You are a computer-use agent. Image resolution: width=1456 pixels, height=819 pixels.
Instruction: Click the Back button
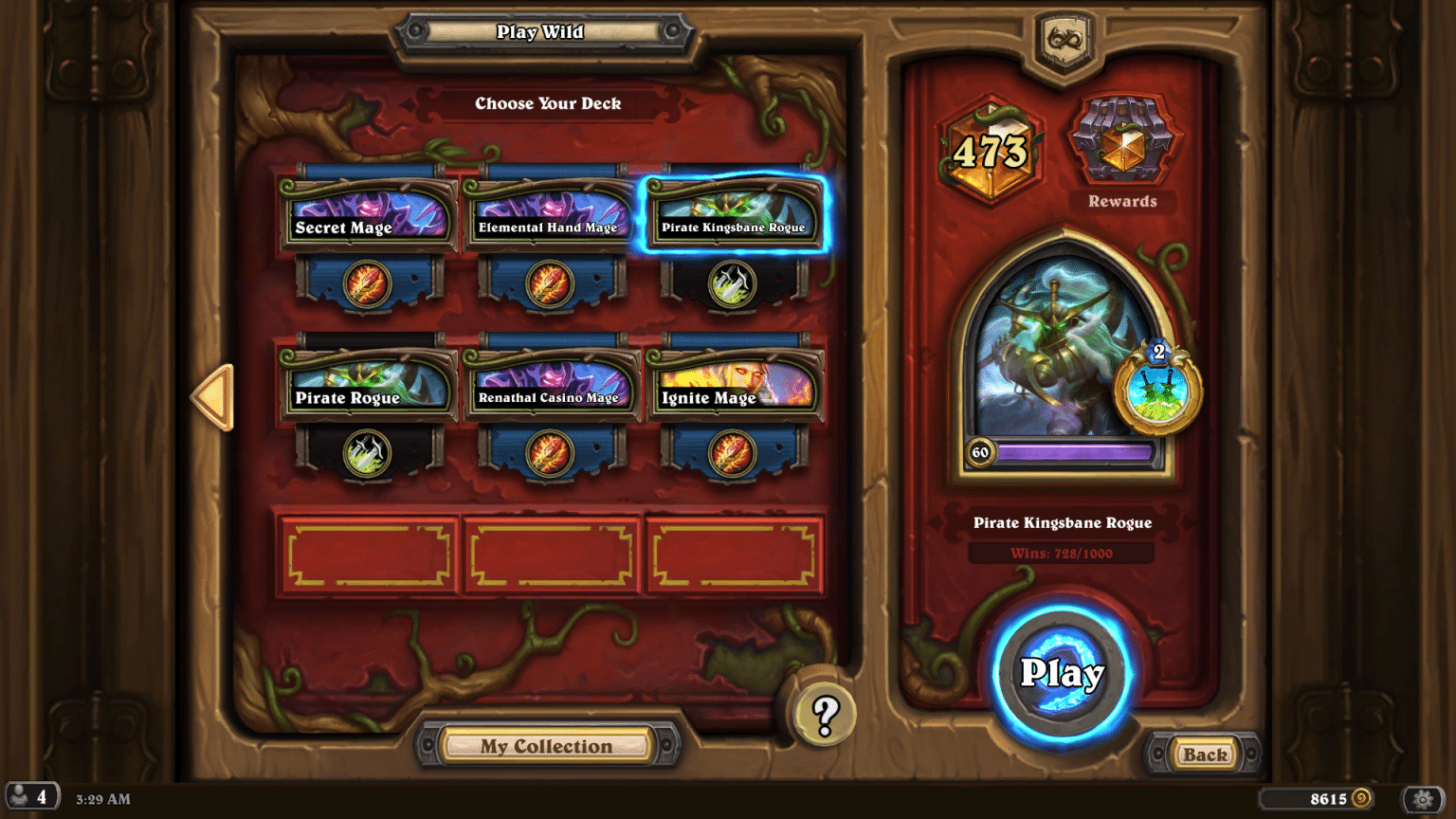coord(1204,755)
